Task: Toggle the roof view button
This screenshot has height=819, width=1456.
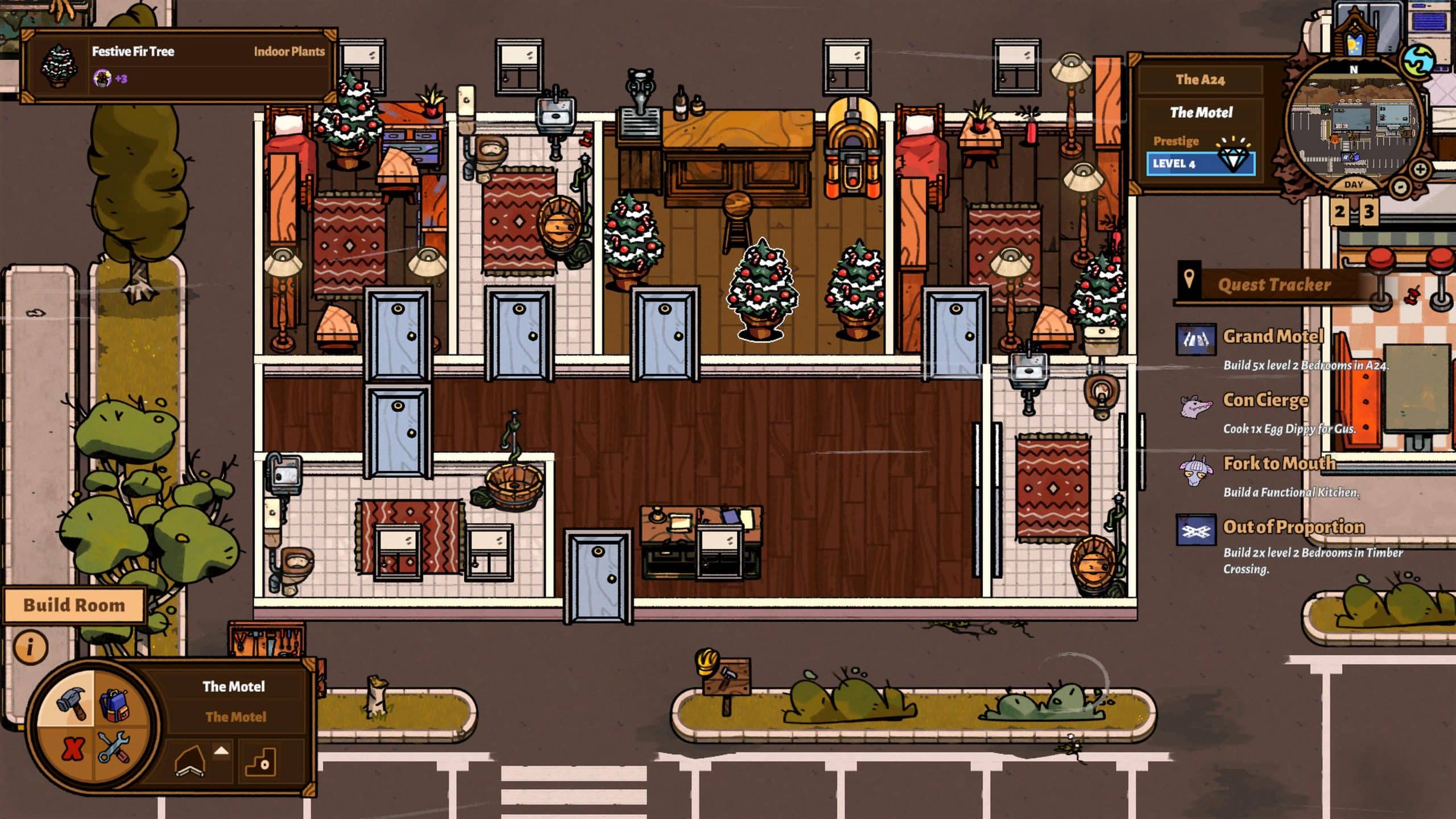Action: 191,761
